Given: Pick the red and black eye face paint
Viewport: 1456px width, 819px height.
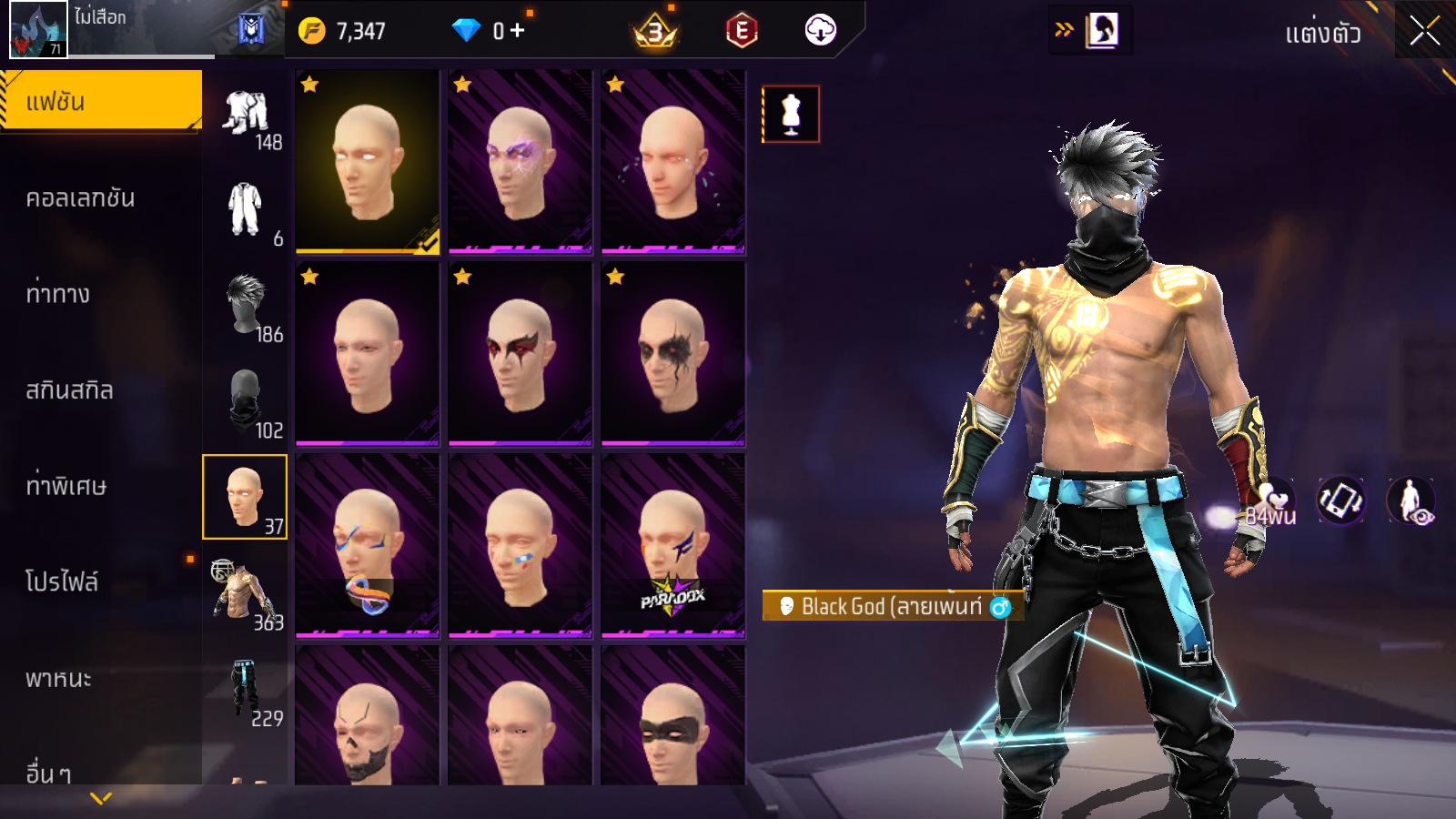Looking at the screenshot, I should coord(520,353).
